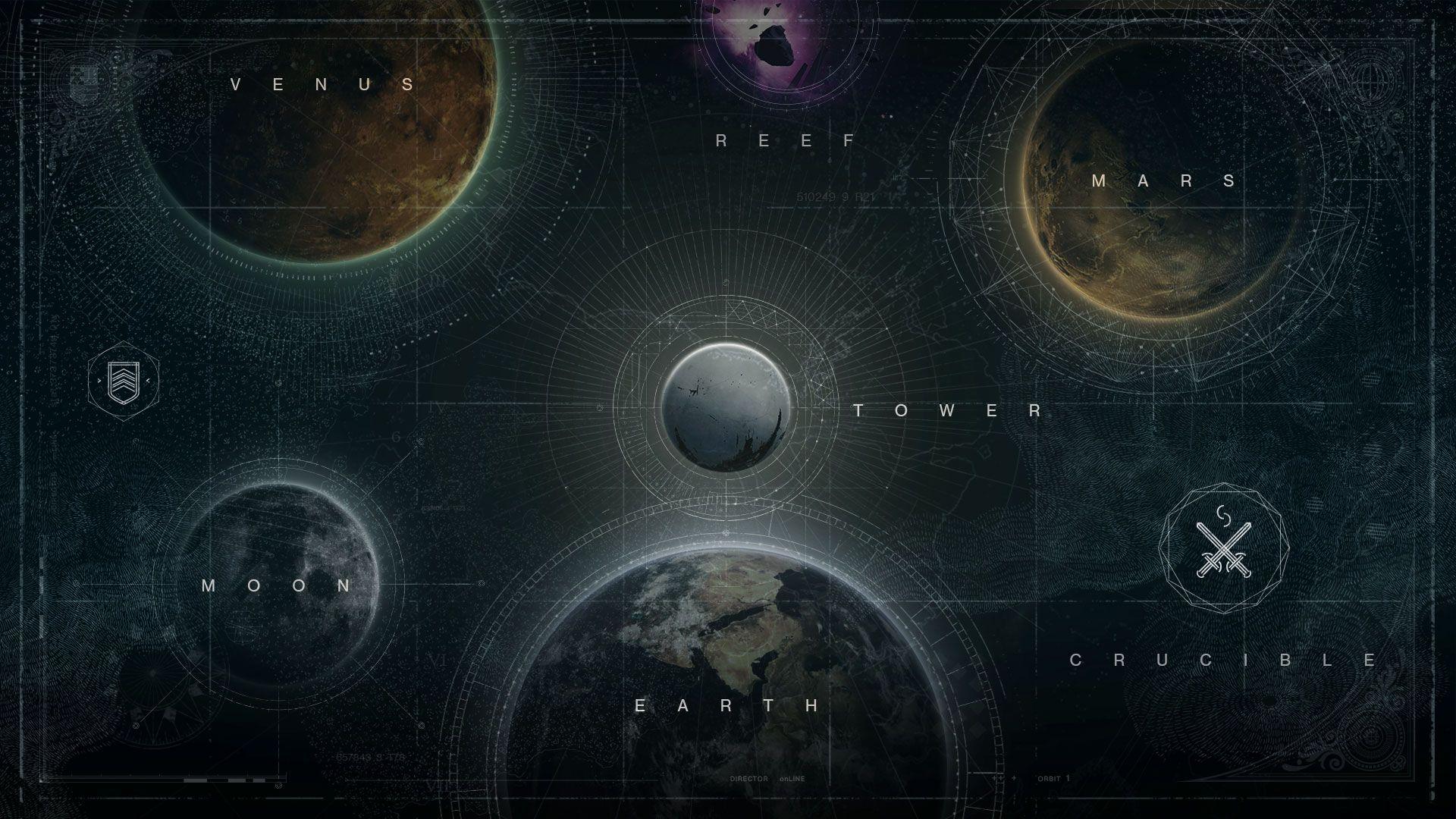
Task: Click the coordinate text 657843 3 178
Action: click(372, 756)
